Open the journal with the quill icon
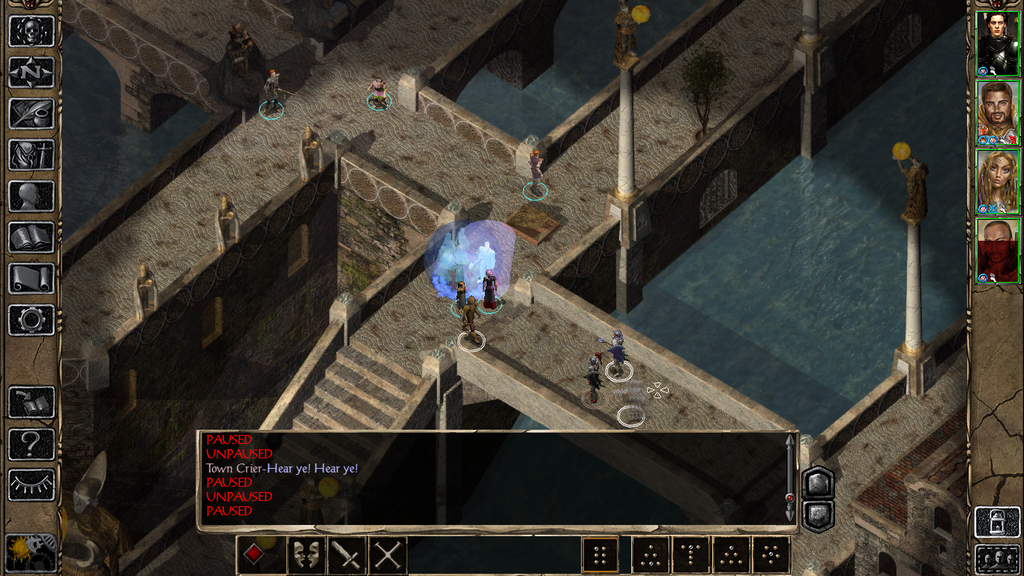This screenshot has height=576, width=1024. [x=31, y=113]
